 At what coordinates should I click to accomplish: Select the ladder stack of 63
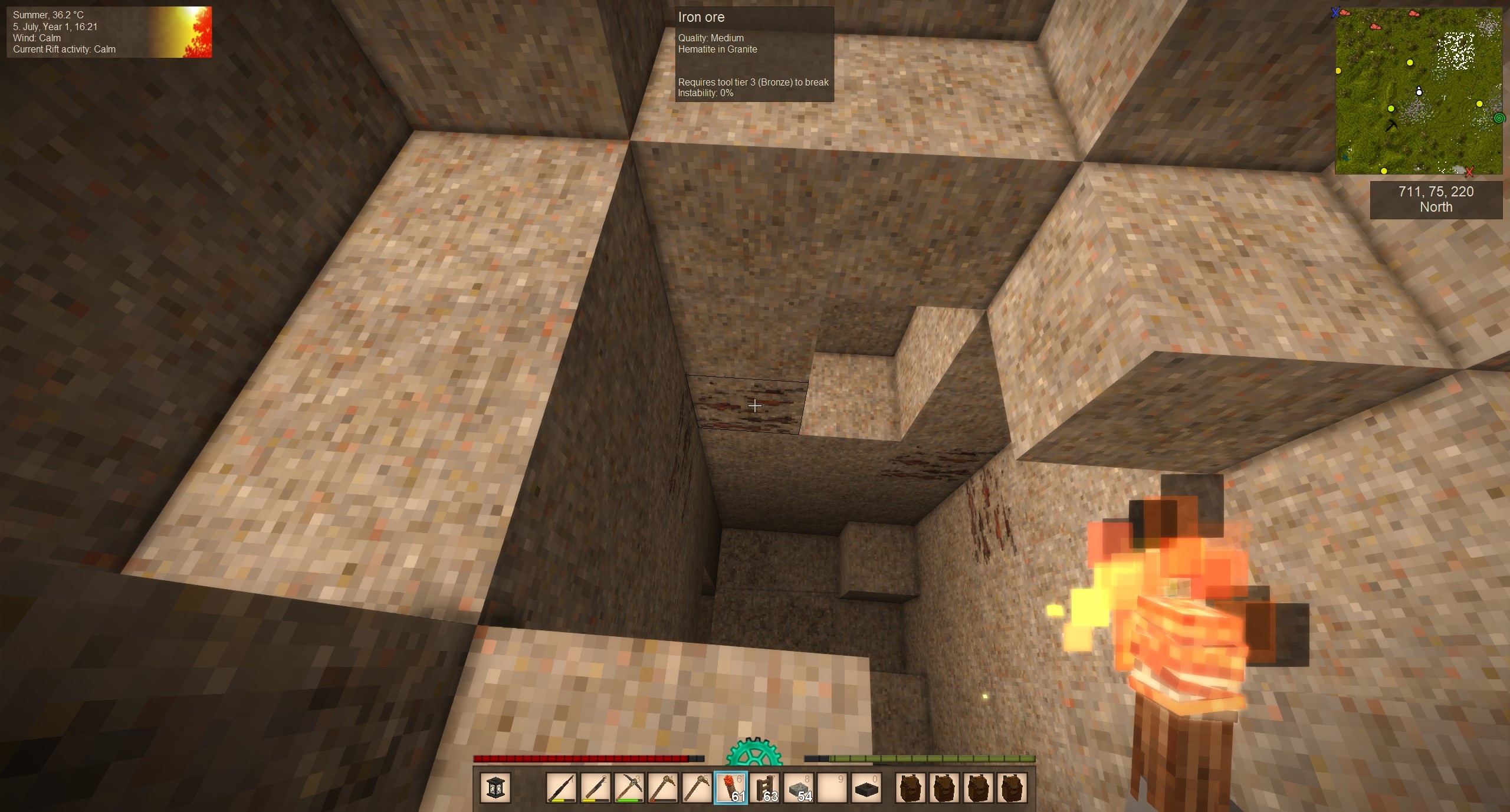pos(765,787)
